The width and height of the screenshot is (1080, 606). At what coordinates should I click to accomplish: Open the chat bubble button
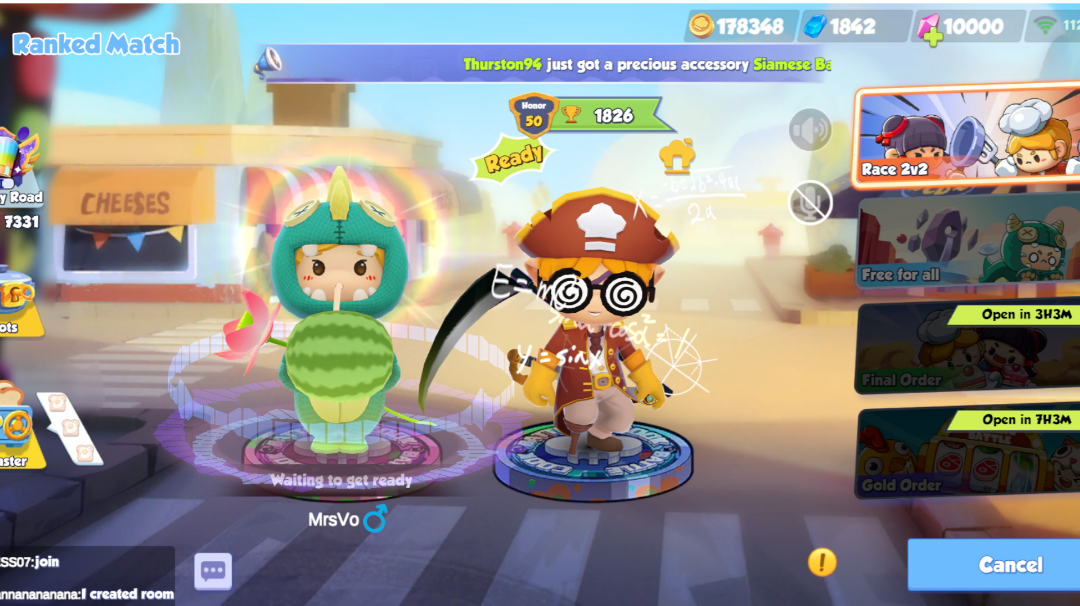click(x=212, y=572)
